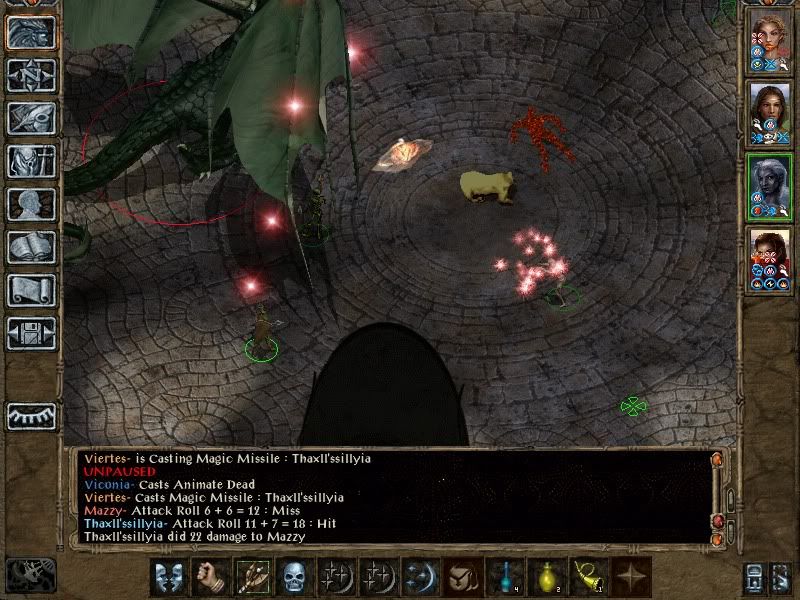Open special abilities with the star icon

click(x=630, y=577)
